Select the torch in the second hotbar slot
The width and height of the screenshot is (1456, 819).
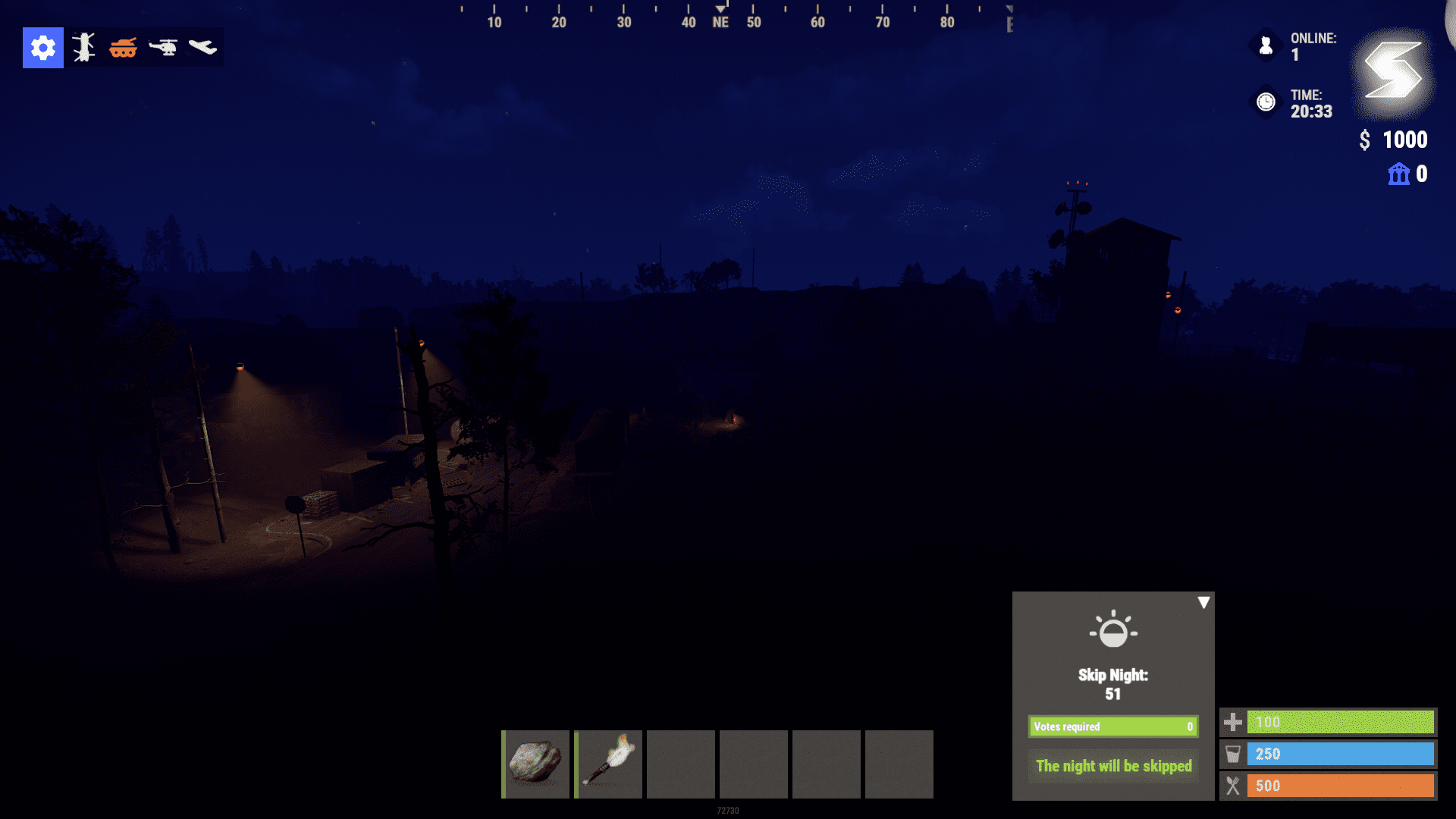[x=607, y=764]
